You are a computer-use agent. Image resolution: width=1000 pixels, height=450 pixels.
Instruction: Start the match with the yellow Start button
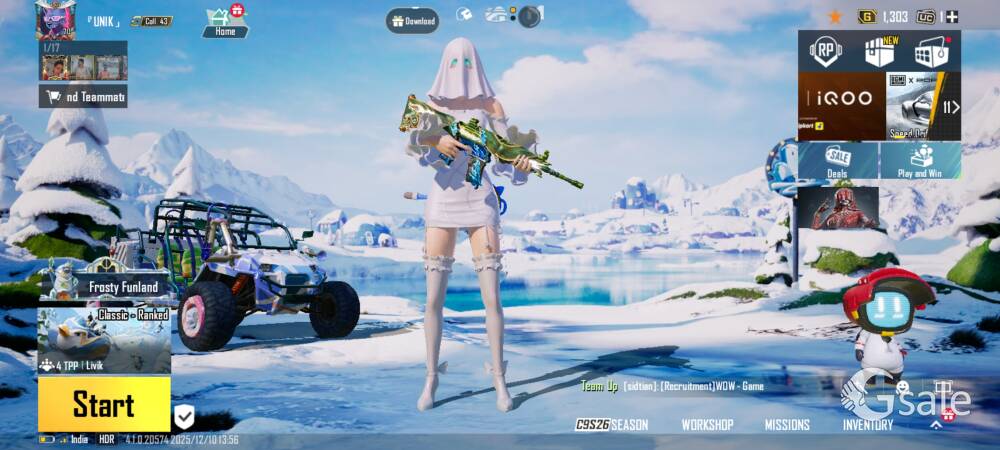pos(104,404)
